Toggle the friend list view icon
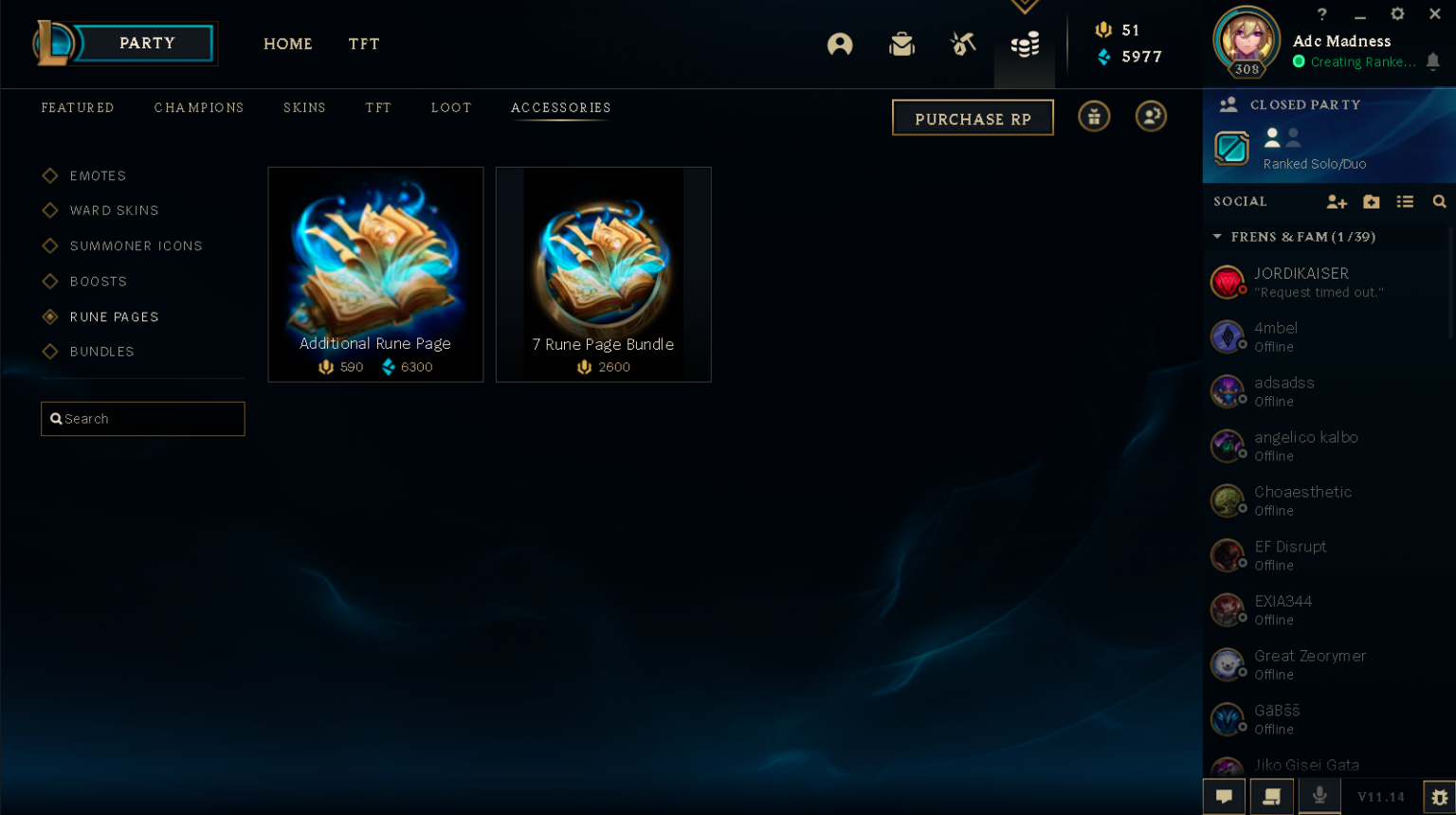 [x=1405, y=202]
